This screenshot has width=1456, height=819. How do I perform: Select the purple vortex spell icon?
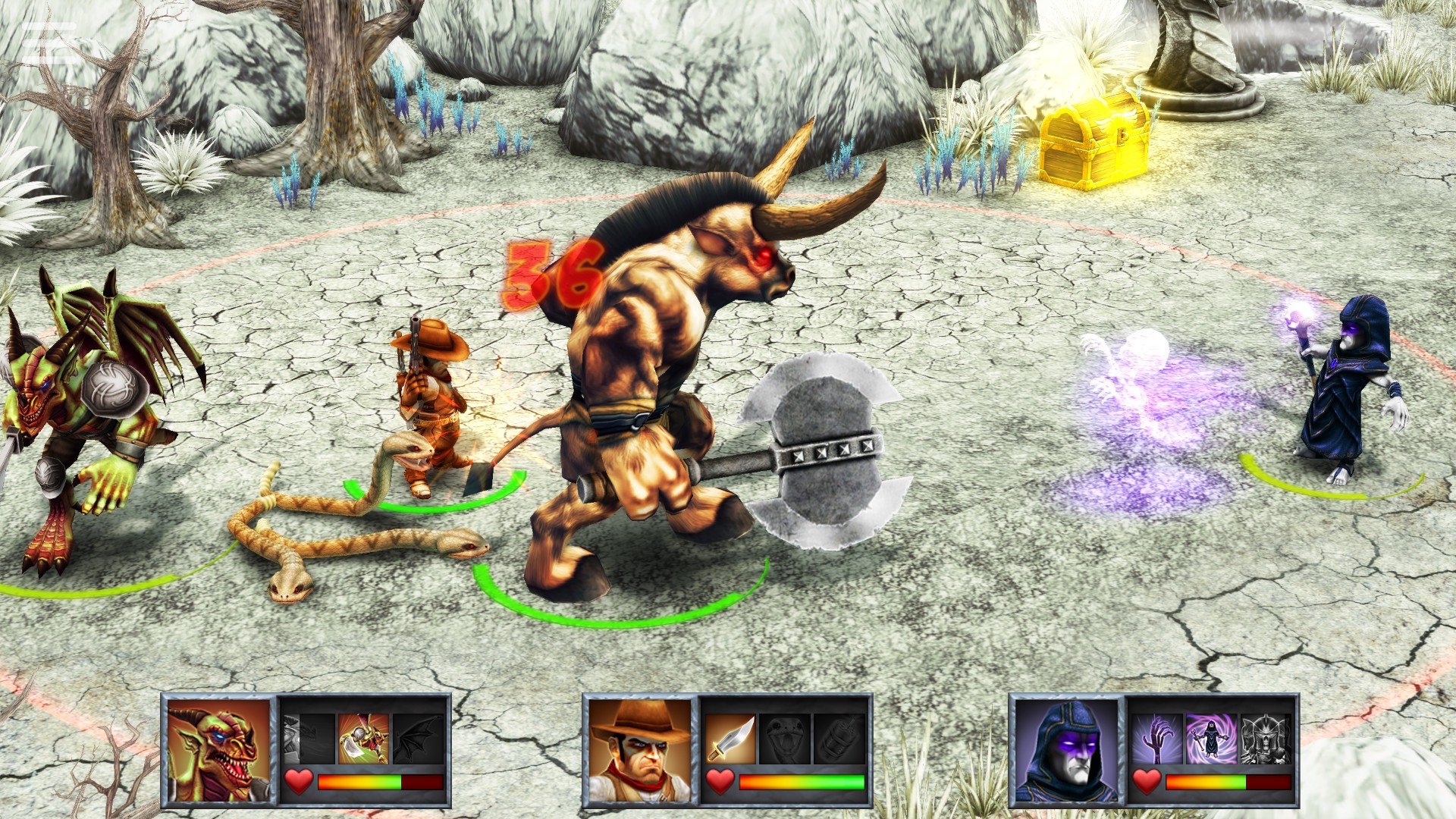point(1212,739)
